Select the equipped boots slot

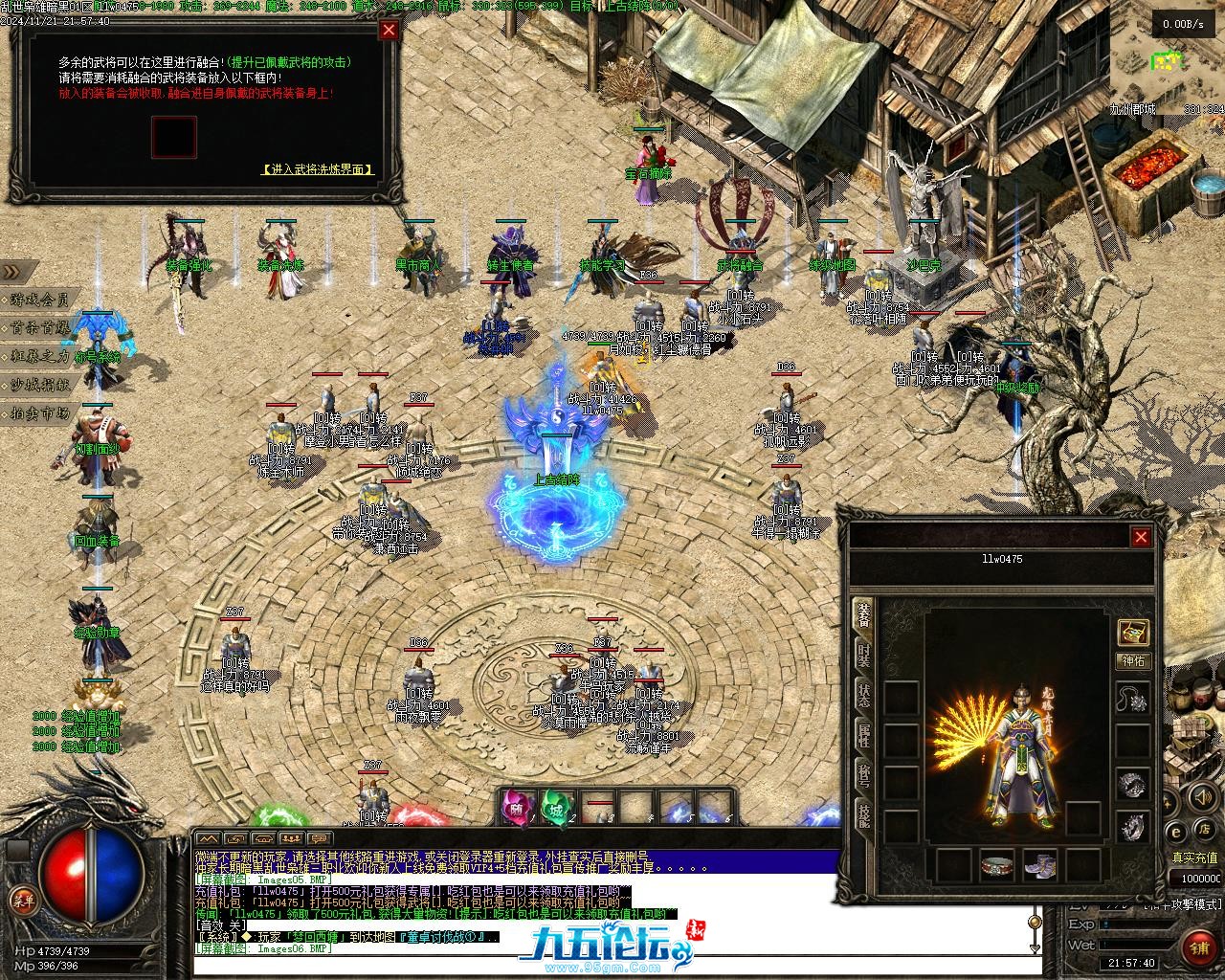pos(1040,865)
